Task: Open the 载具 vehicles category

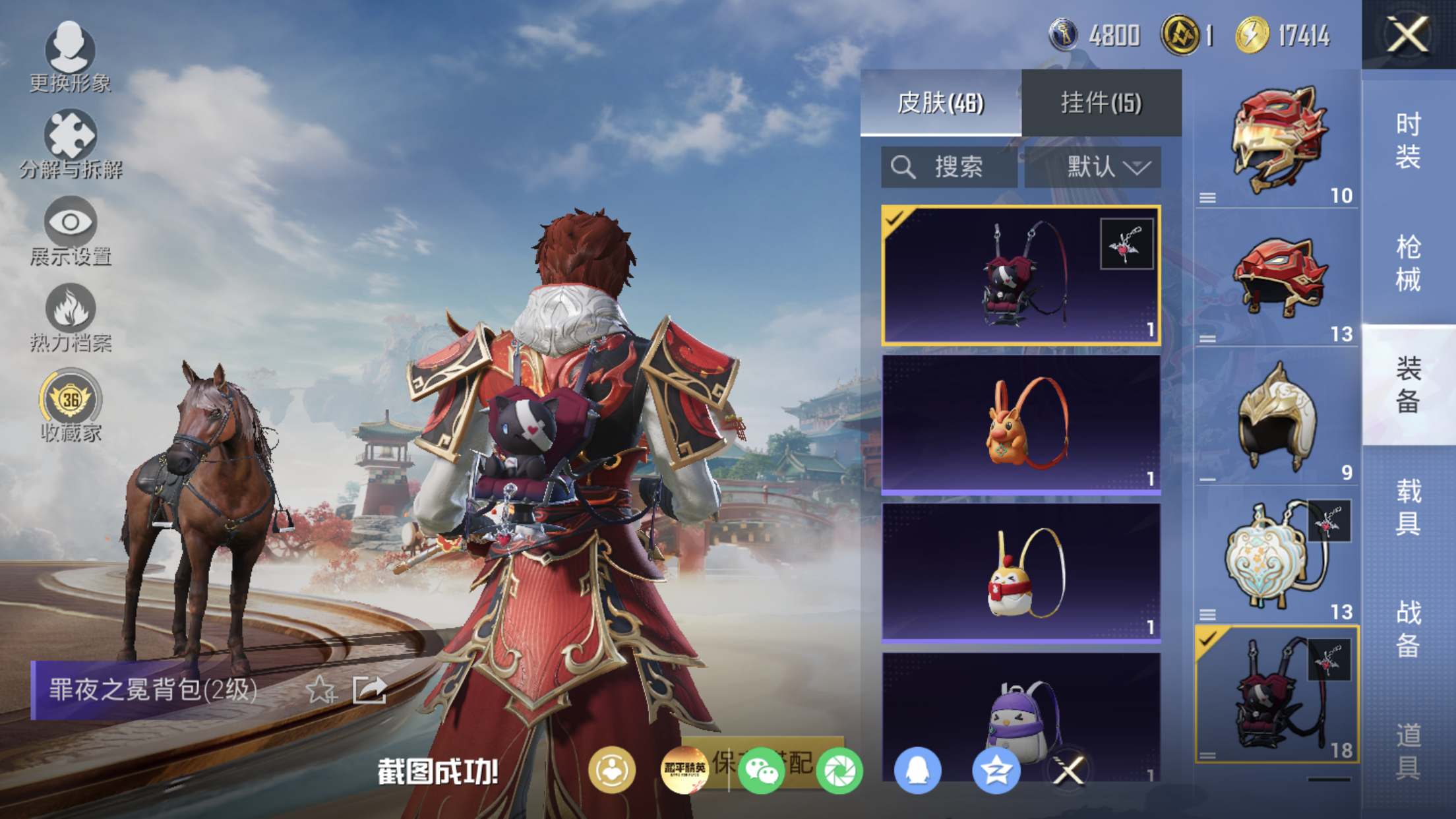Action: 1408,507
